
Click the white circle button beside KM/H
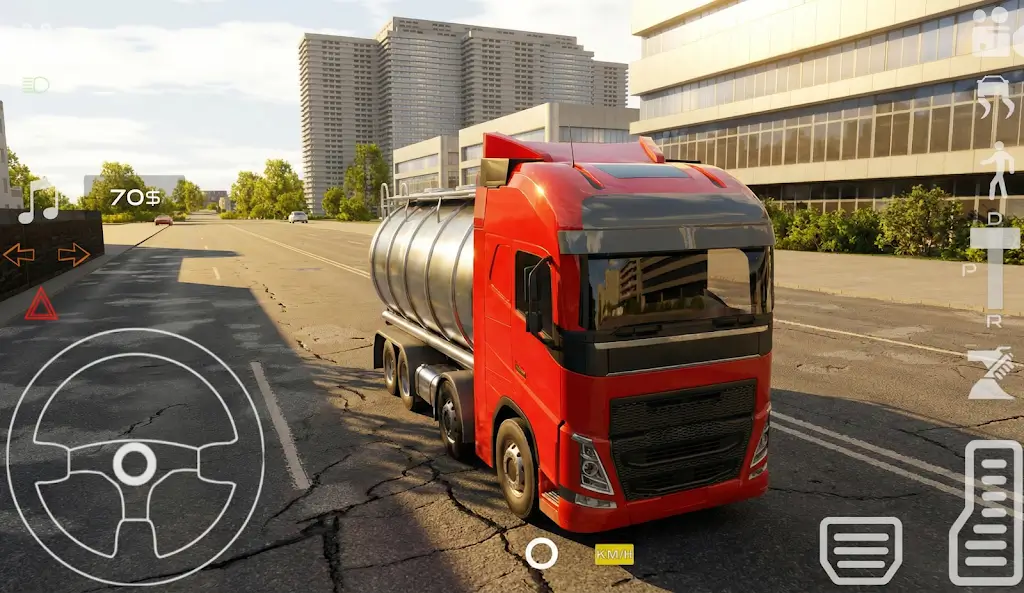[x=541, y=553]
